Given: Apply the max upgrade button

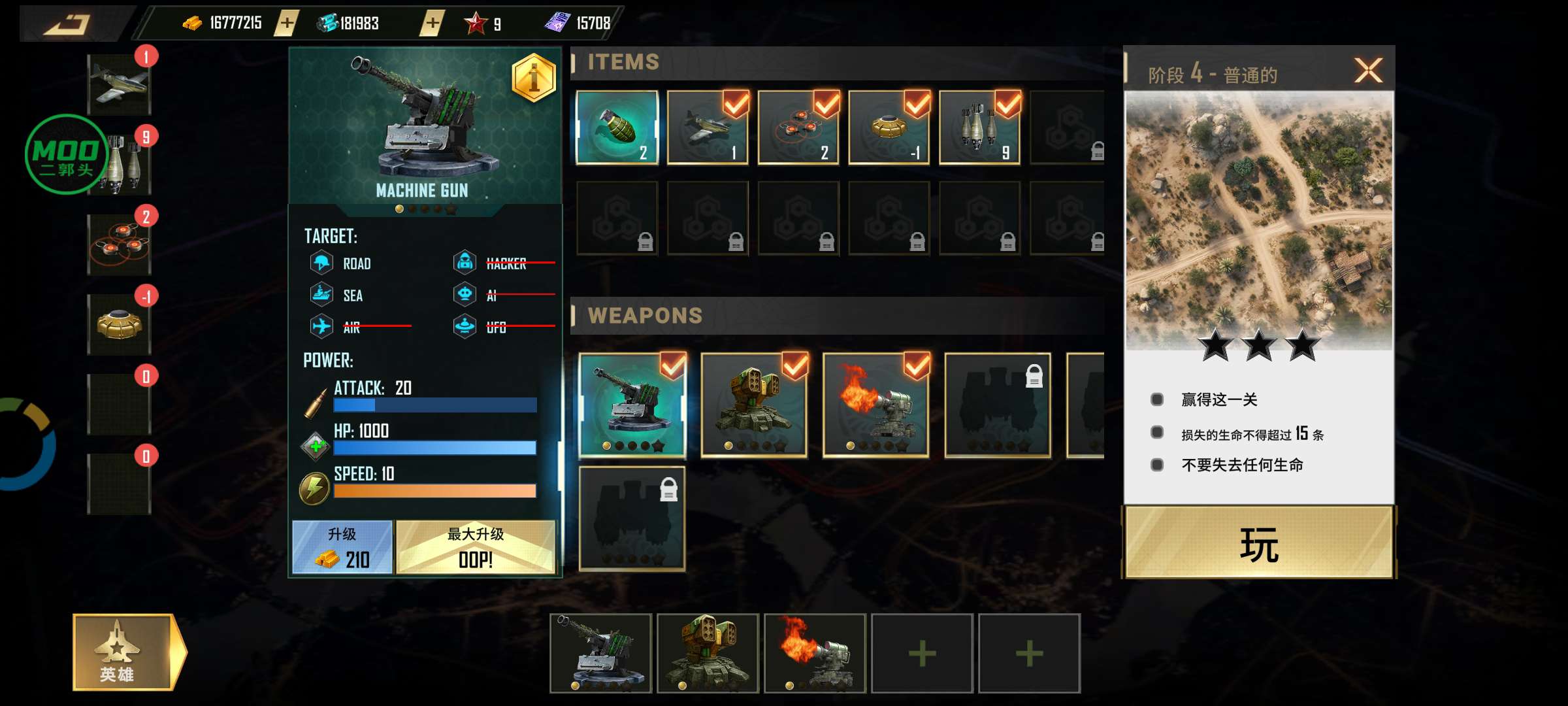Looking at the screenshot, I should (x=476, y=548).
